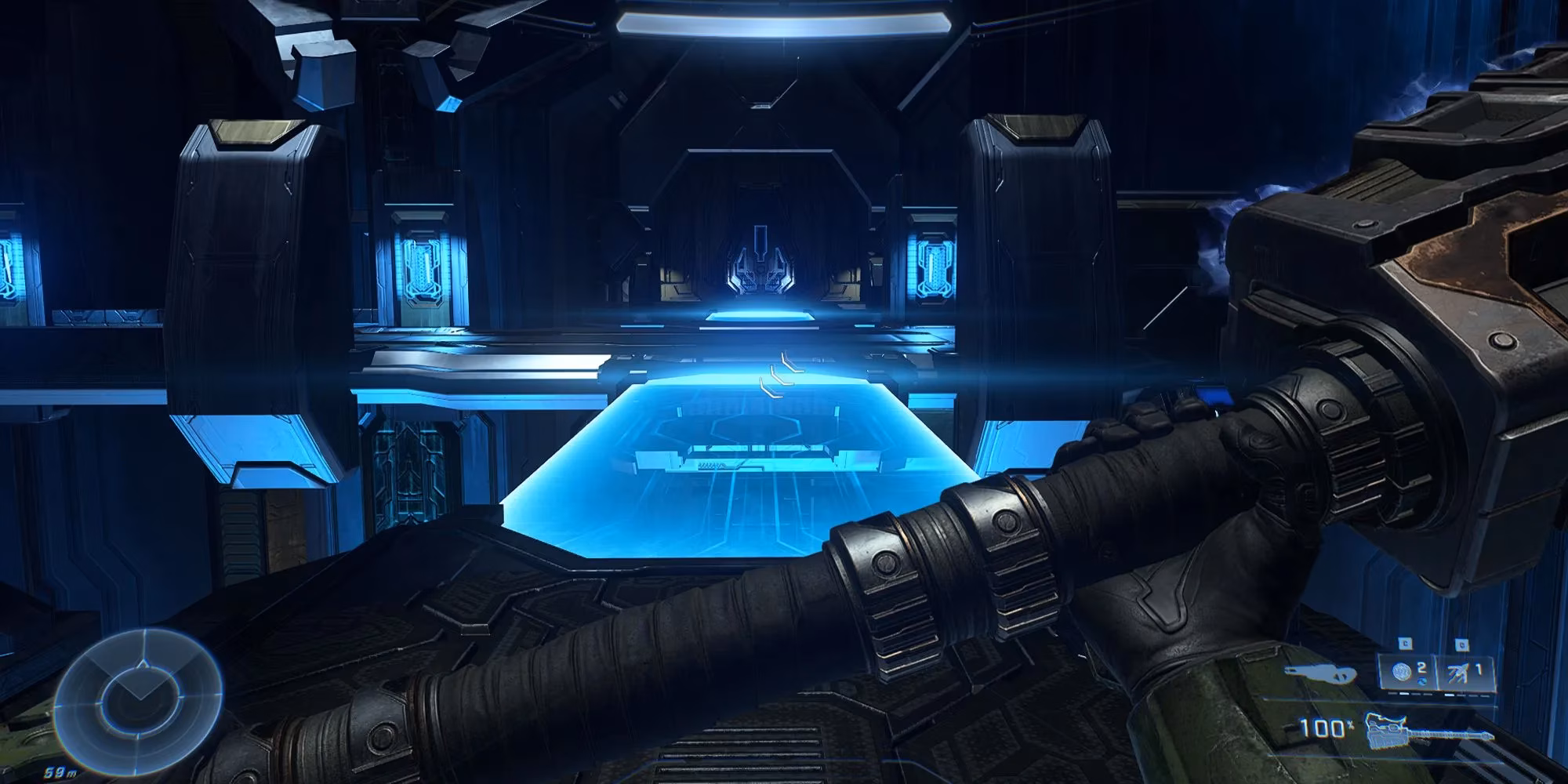Click the spike grenade icon showing 1
Screen dimensions: 1568x784
coord(1458,672)
